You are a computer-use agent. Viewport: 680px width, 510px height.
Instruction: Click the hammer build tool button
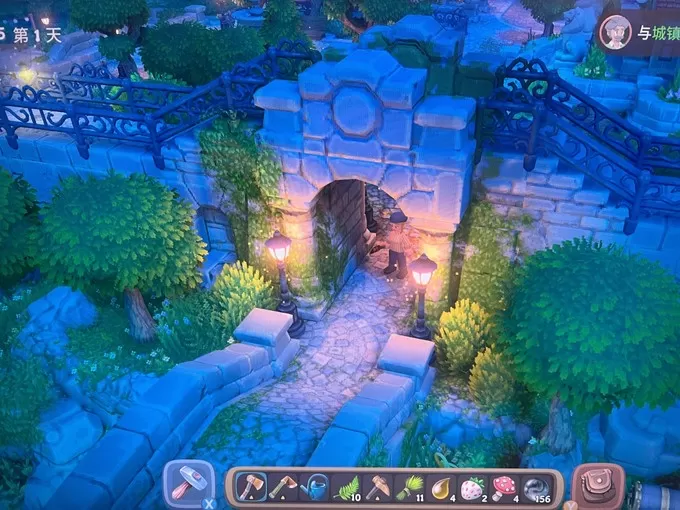(x=187, y=484)
